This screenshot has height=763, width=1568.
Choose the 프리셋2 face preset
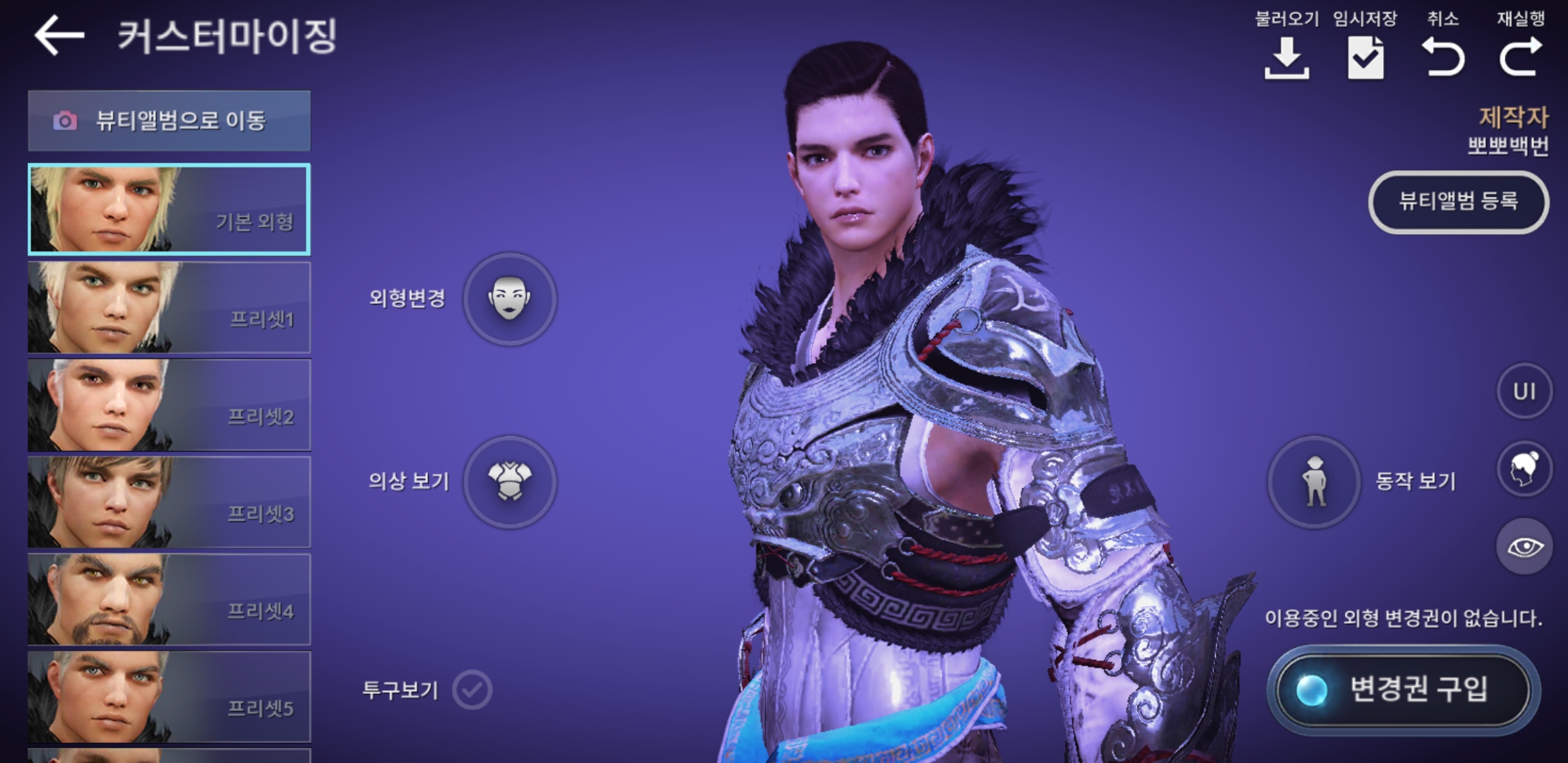click(x=169, y=405)
